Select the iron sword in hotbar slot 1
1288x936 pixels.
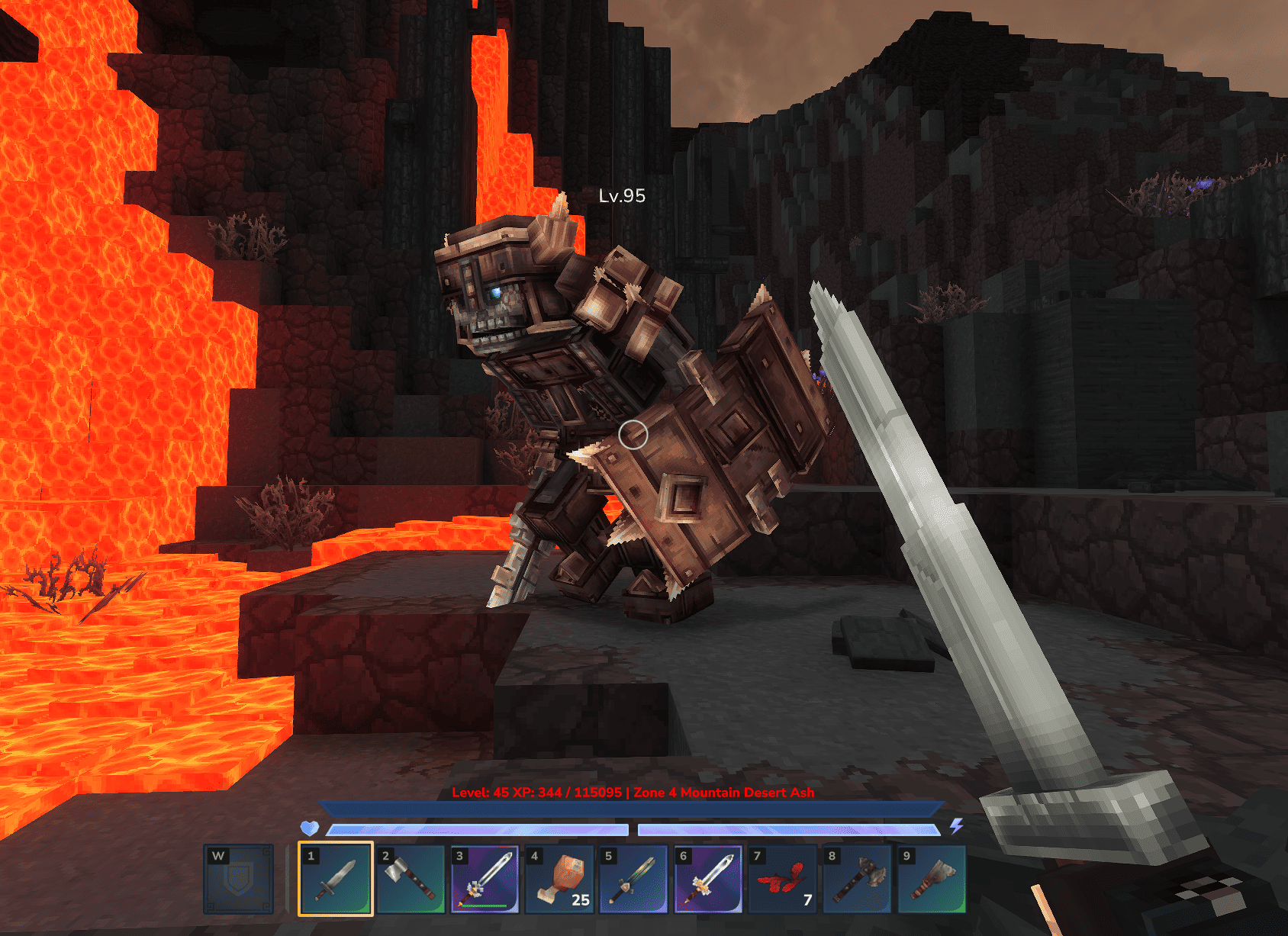(x=335, y=879)
